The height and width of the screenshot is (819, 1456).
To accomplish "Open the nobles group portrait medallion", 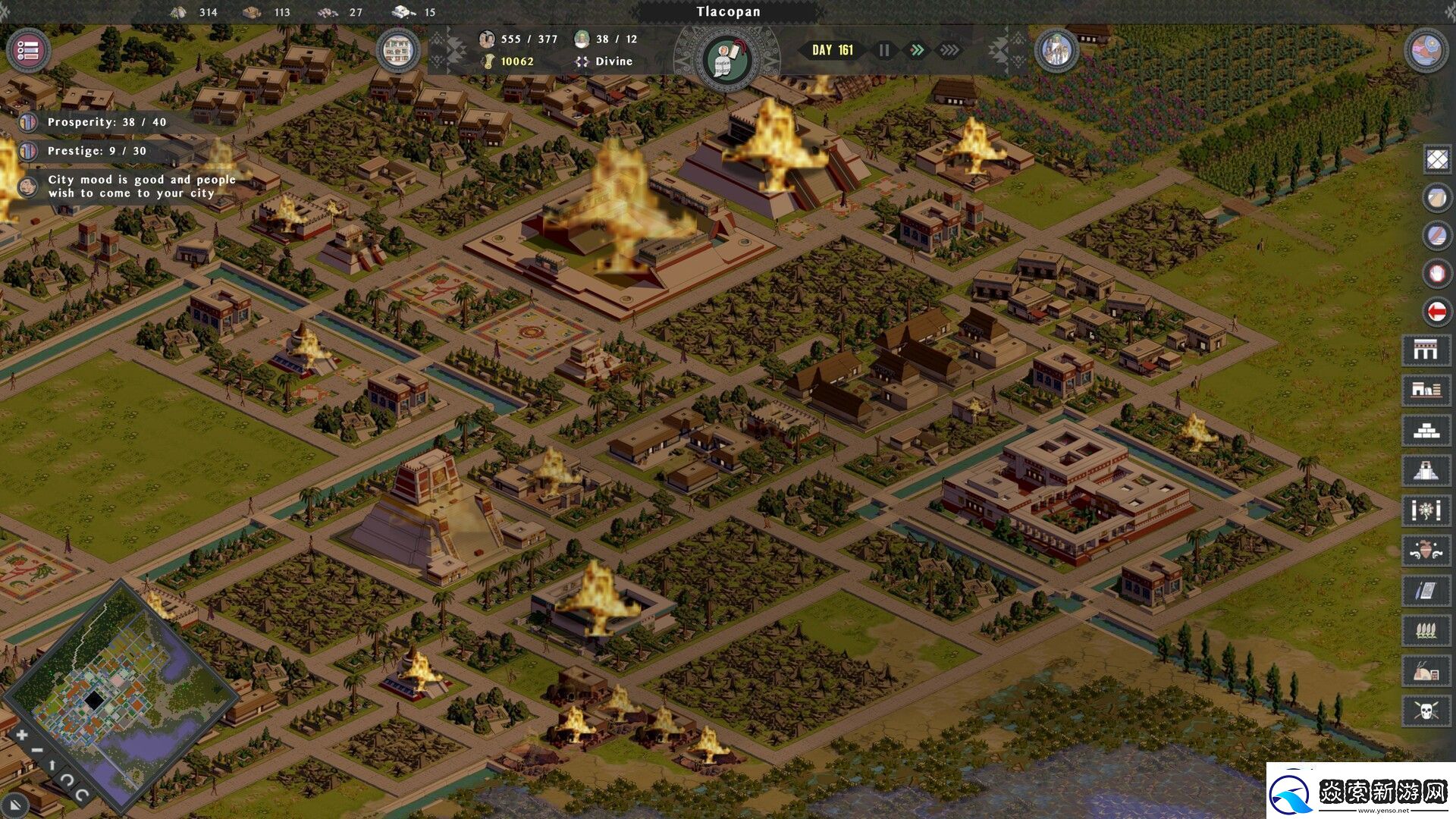I will click(1056, 51).
